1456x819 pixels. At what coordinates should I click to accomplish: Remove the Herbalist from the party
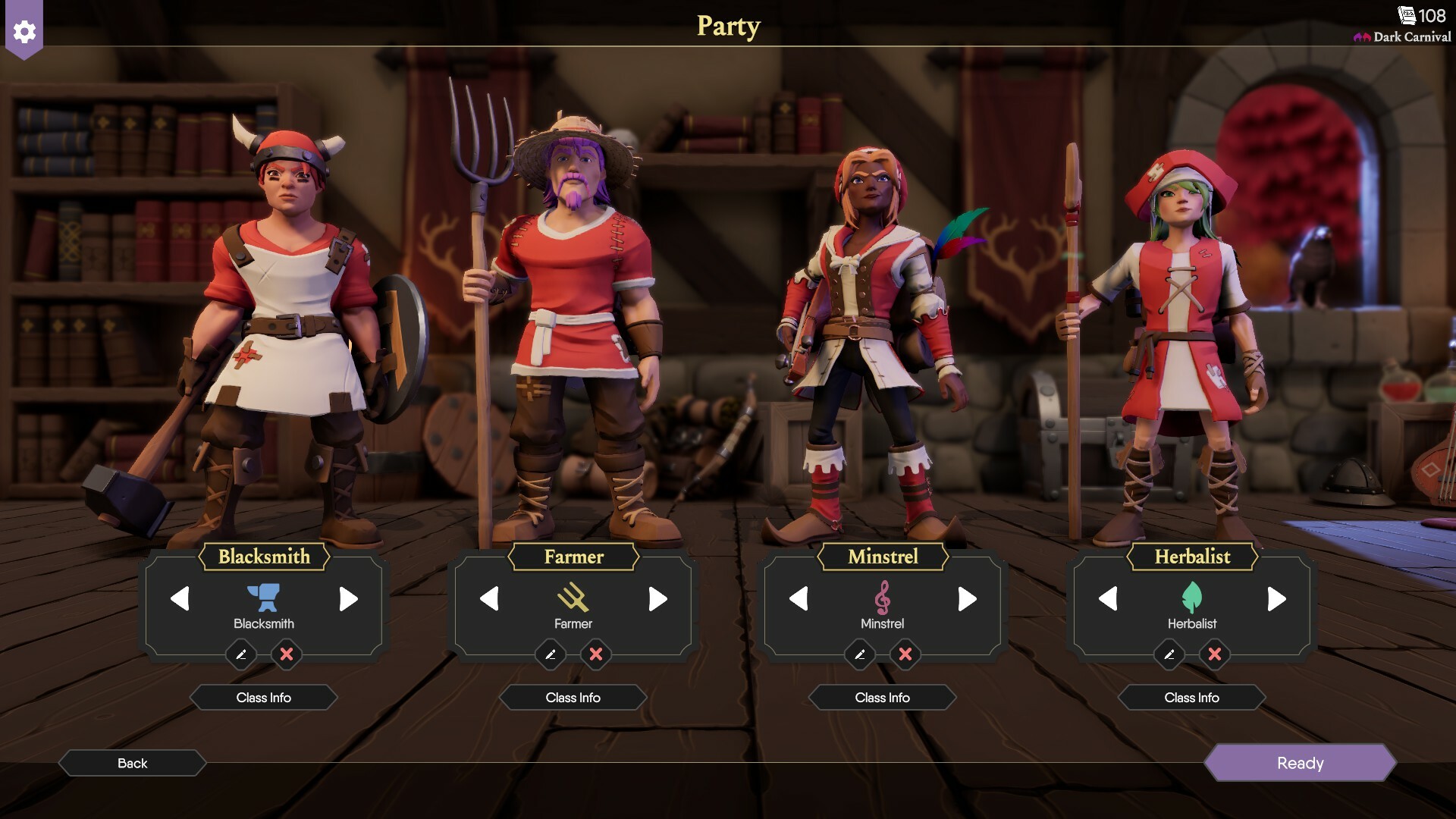coord(1215,654)
